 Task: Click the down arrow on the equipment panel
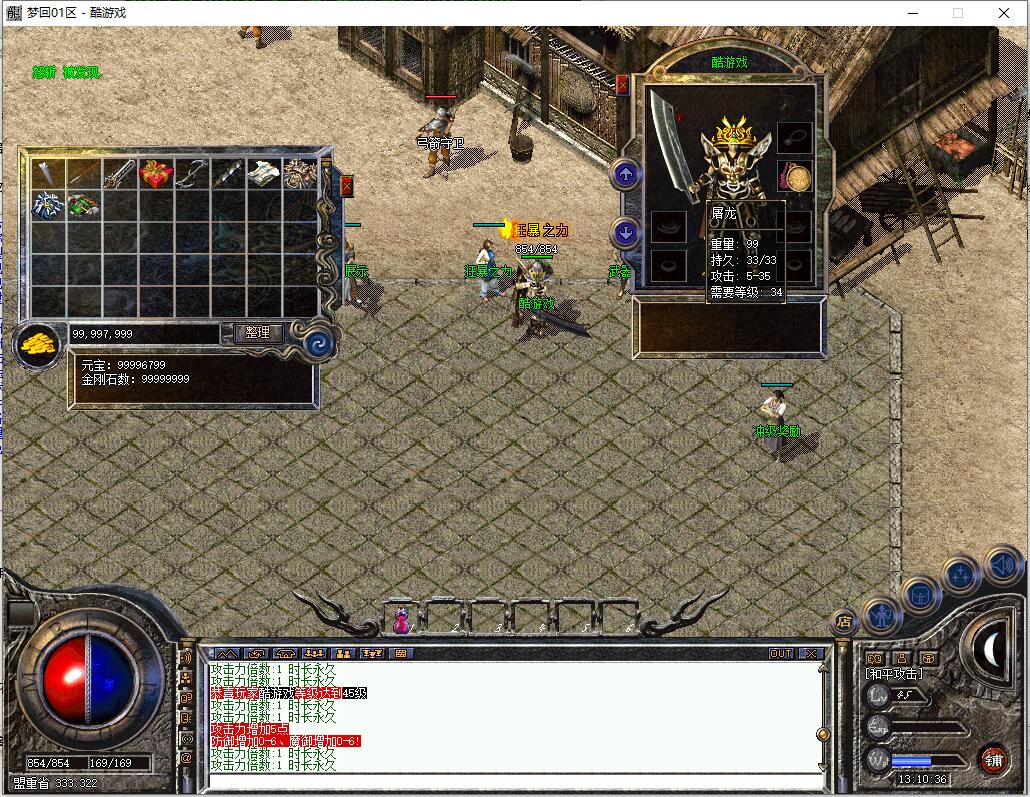click(626, 233)
